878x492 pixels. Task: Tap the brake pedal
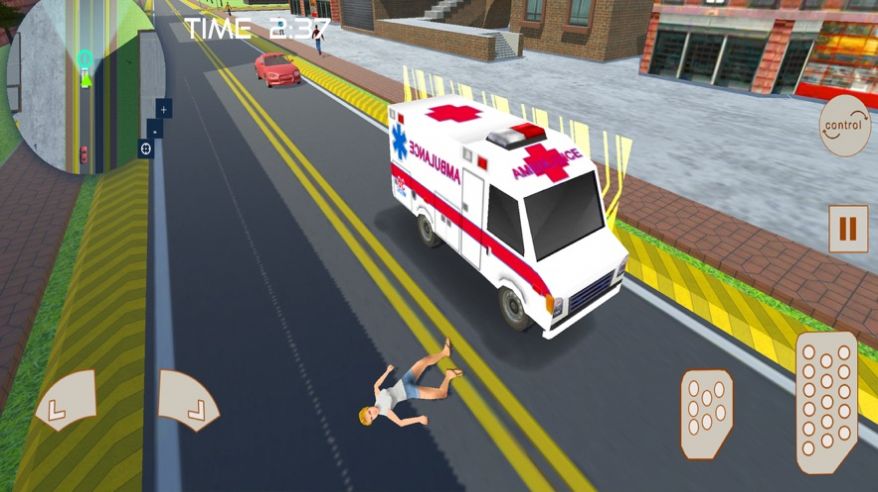coord(706,414)
